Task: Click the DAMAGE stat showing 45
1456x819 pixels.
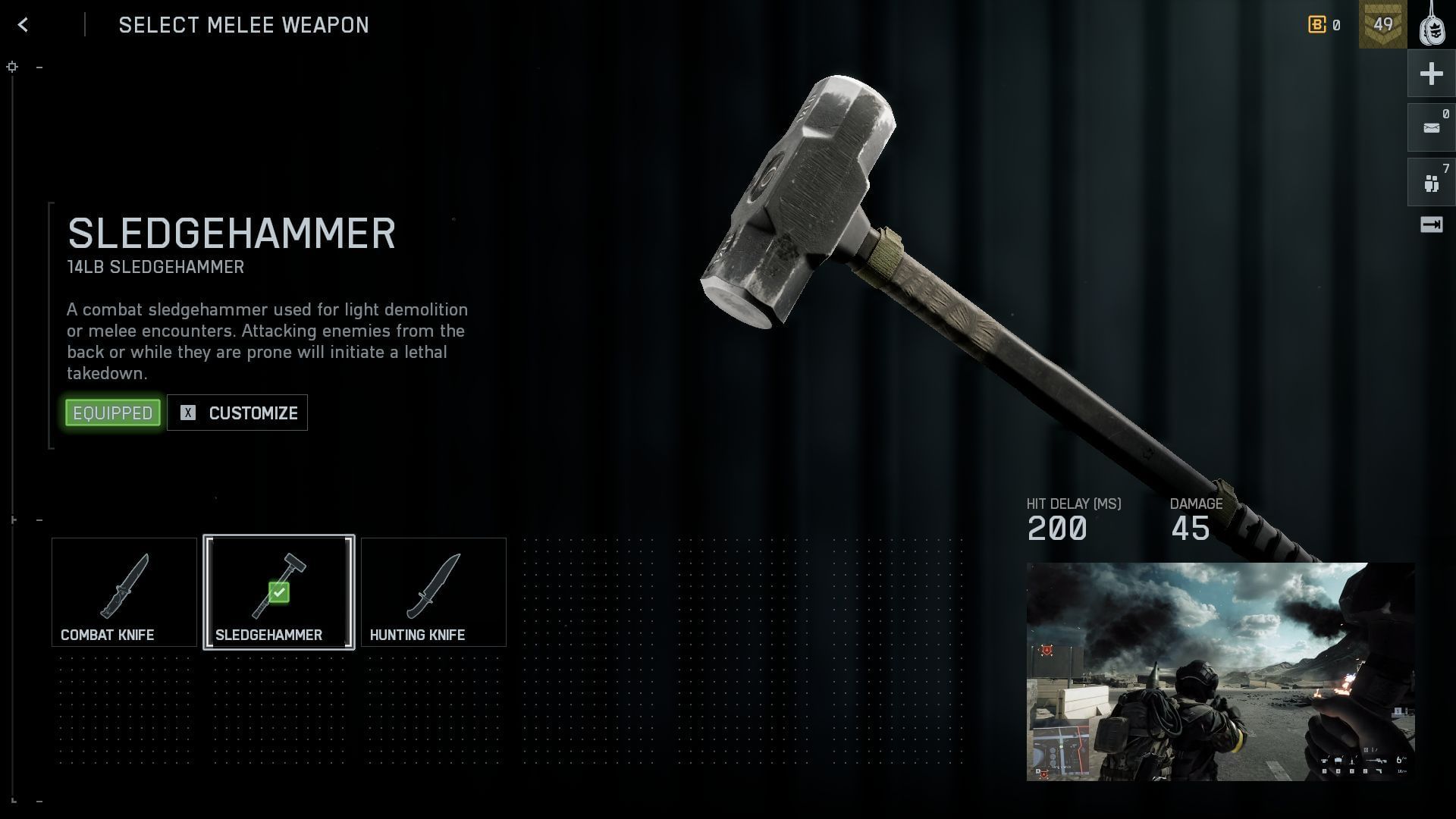Action: [1191, 528]
